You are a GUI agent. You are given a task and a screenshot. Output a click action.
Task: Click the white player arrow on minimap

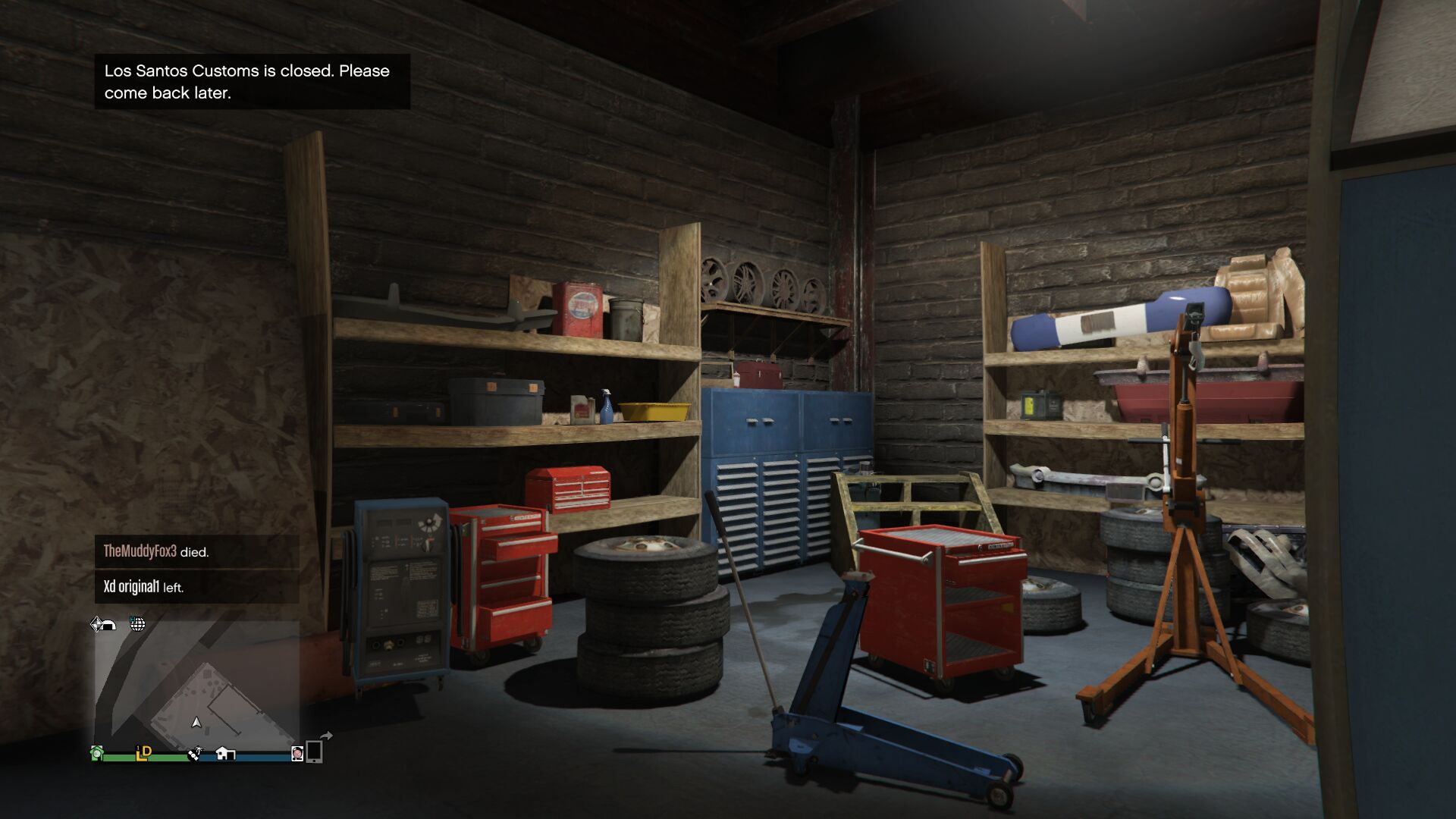196,723
